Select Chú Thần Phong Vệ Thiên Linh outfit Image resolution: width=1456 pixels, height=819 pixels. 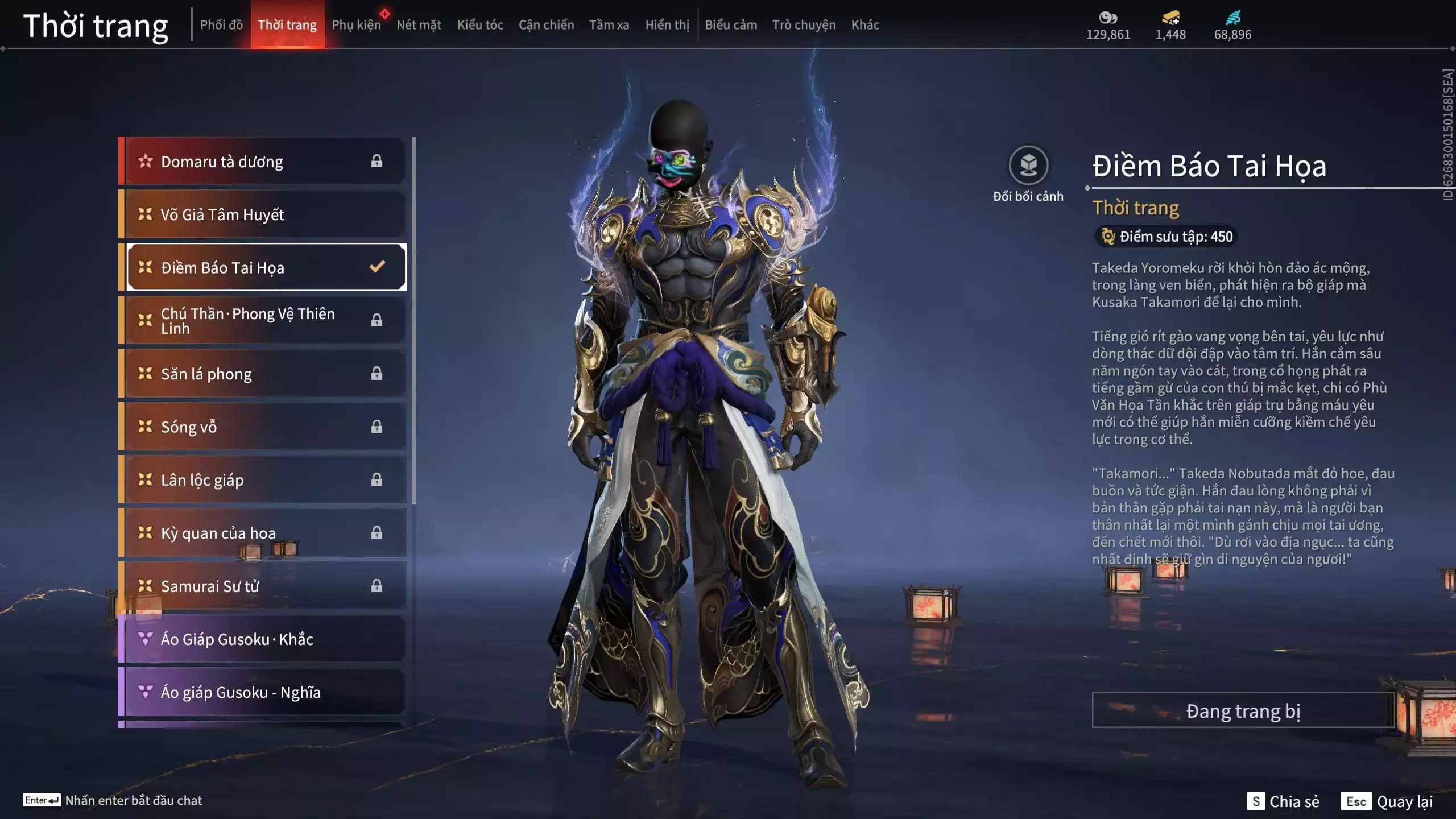[264, 321]
